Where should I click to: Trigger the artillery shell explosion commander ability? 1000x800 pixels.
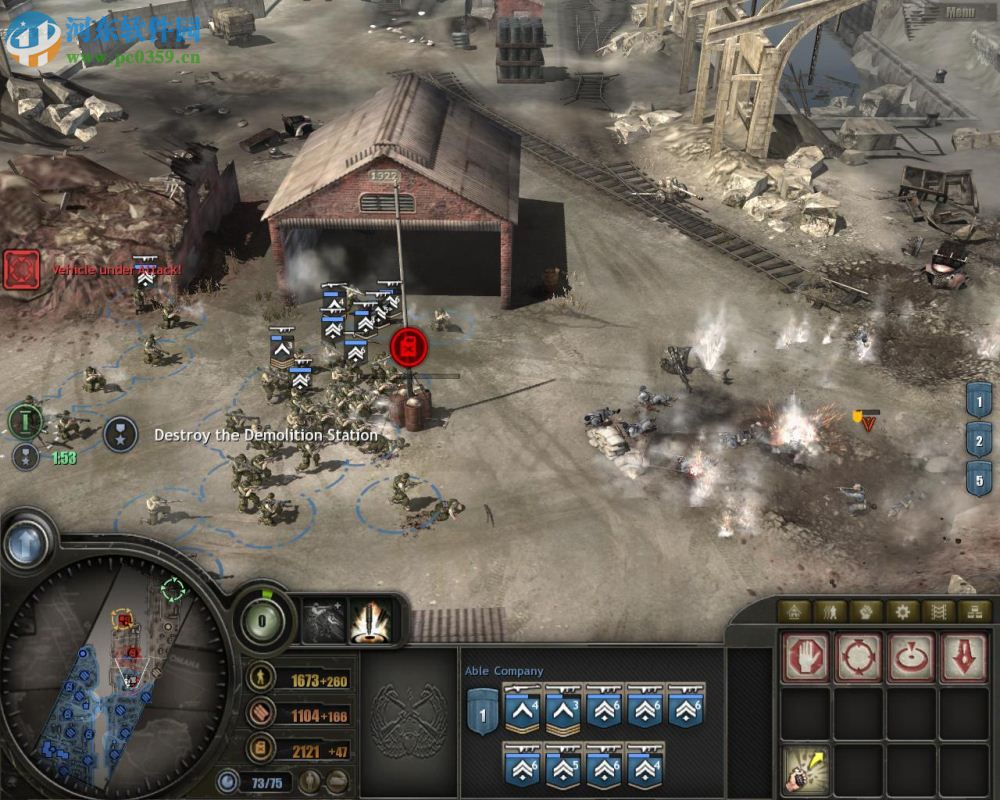click(x=369, y=622)
